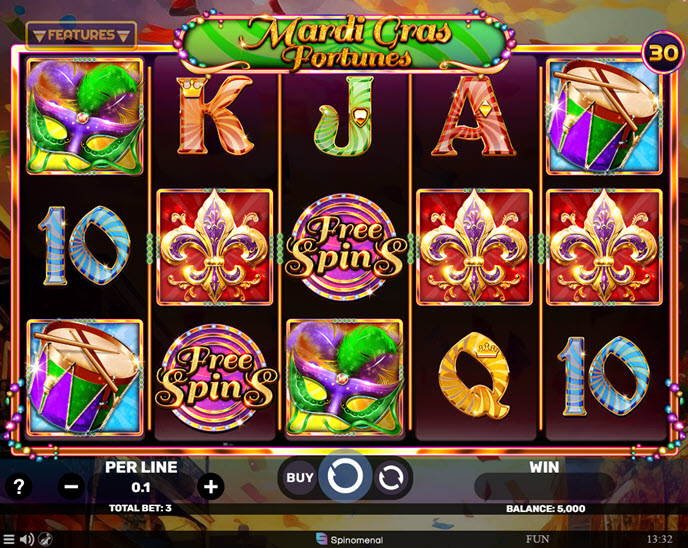Spin the reels with the center button
Image resolution: width=688 pixels, height=548 pixels.
(345, 477)
